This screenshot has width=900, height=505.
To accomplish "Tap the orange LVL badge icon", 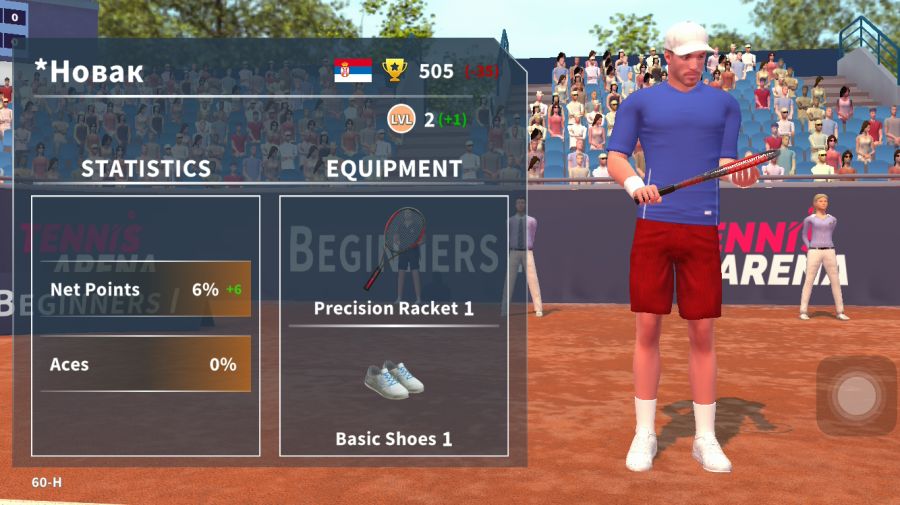I will coord(401,120).
